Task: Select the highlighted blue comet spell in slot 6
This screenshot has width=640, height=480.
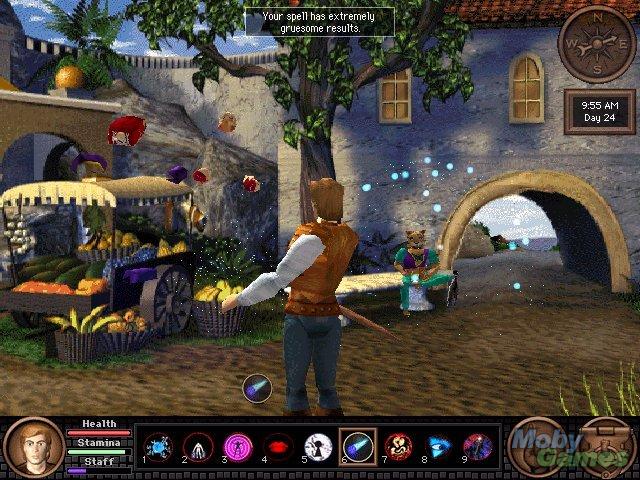Action: (358, 446)
